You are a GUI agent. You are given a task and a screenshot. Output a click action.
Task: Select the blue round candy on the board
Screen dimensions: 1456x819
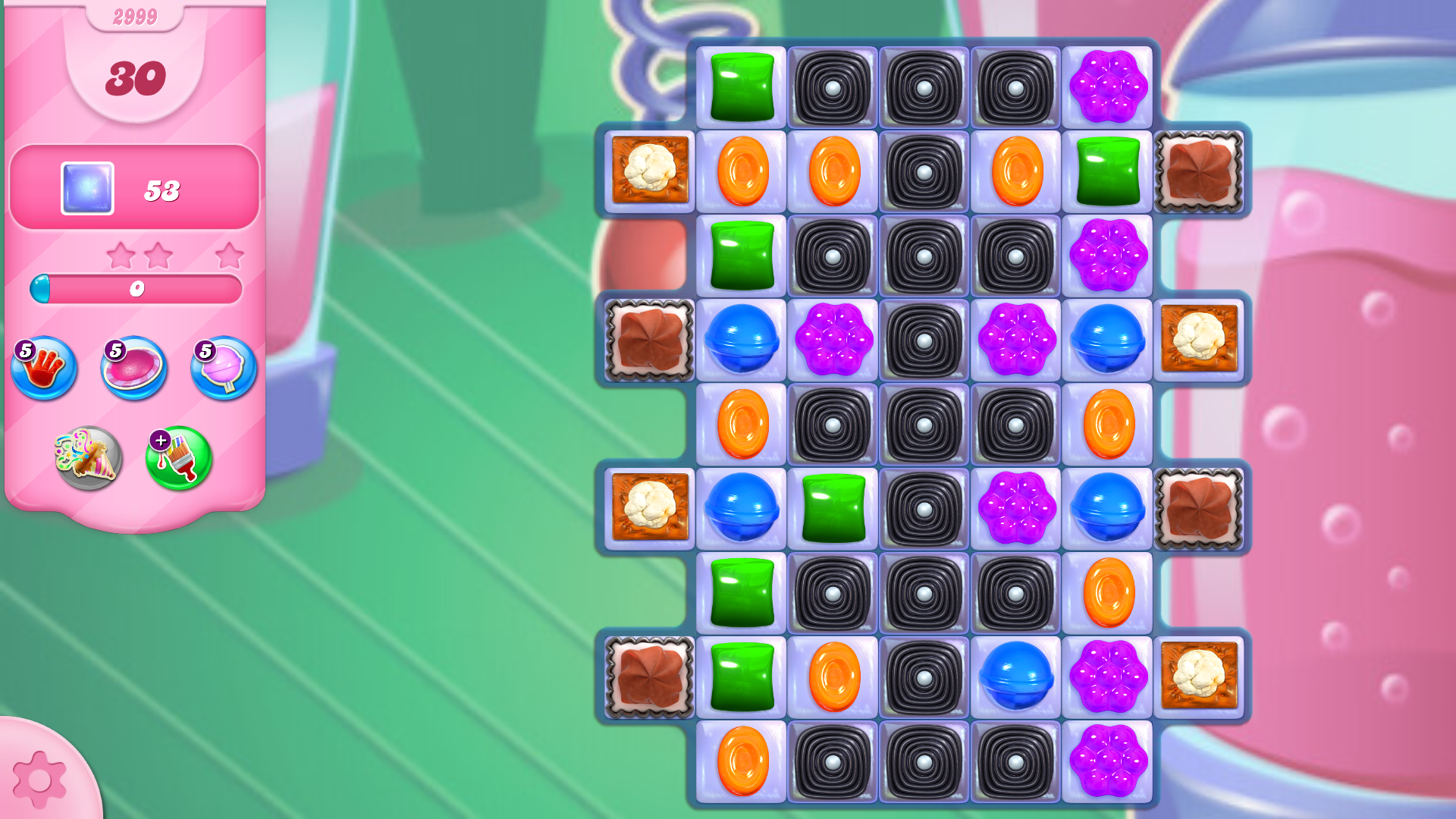[x=741, y=340]
